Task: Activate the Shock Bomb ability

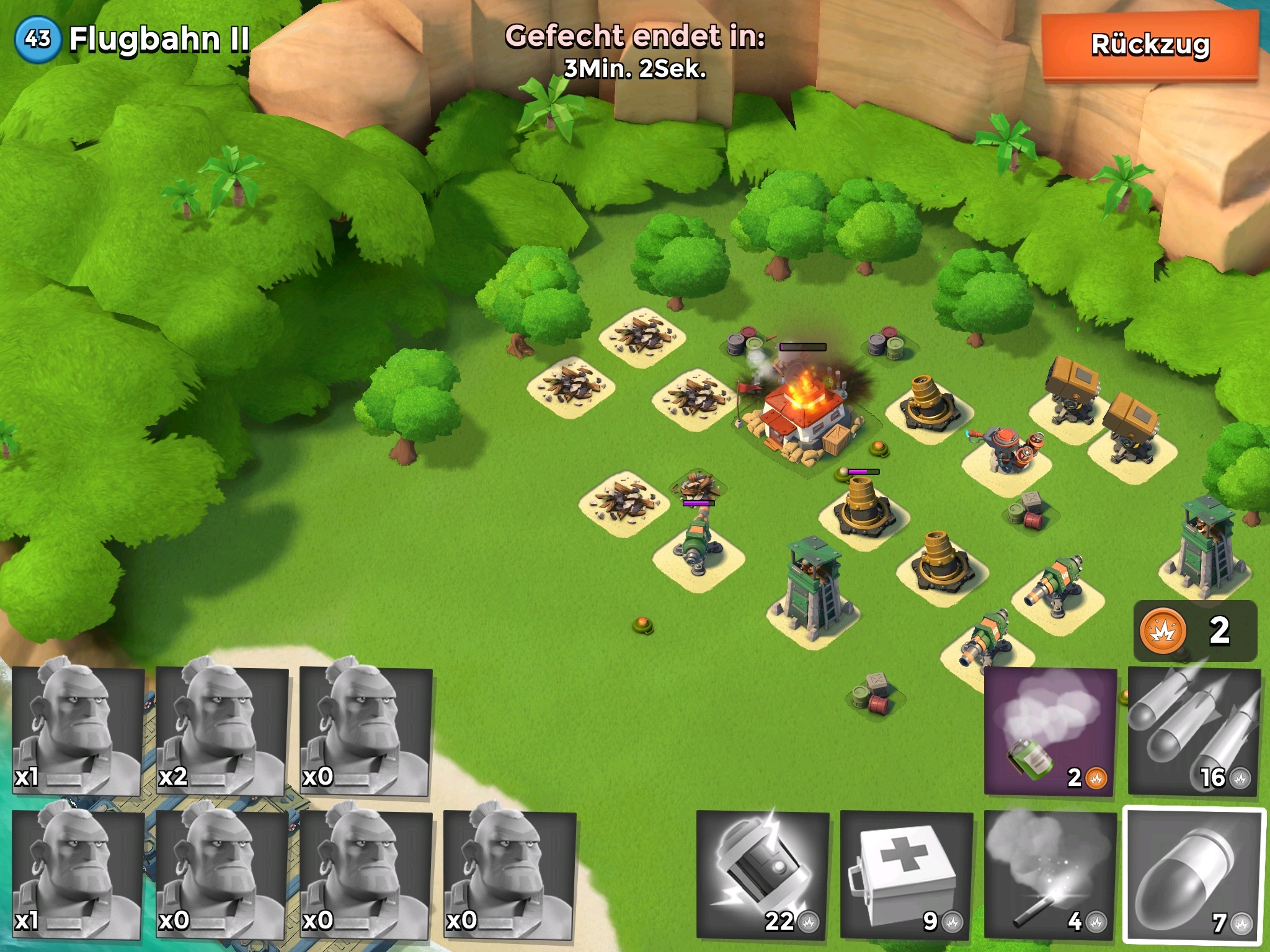Action: (763, 875)
